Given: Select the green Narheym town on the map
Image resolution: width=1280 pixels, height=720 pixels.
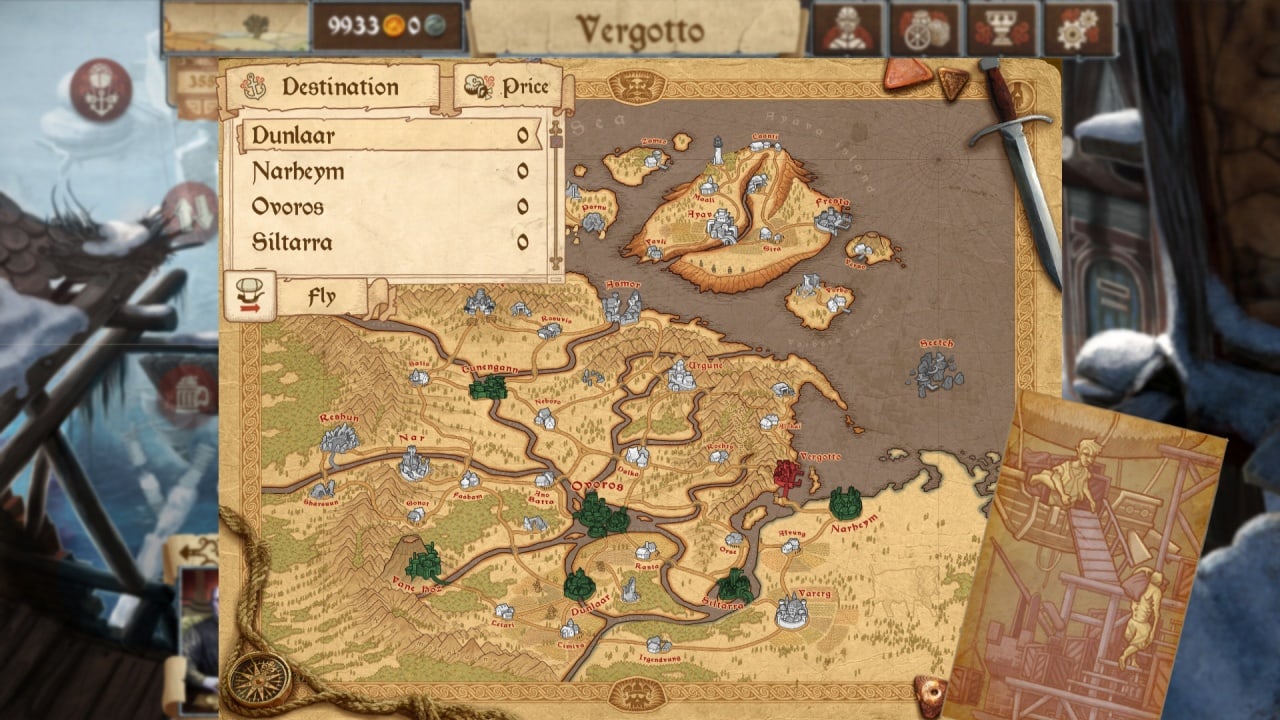Looking at the screenshot, I should (x=846, y=503).
